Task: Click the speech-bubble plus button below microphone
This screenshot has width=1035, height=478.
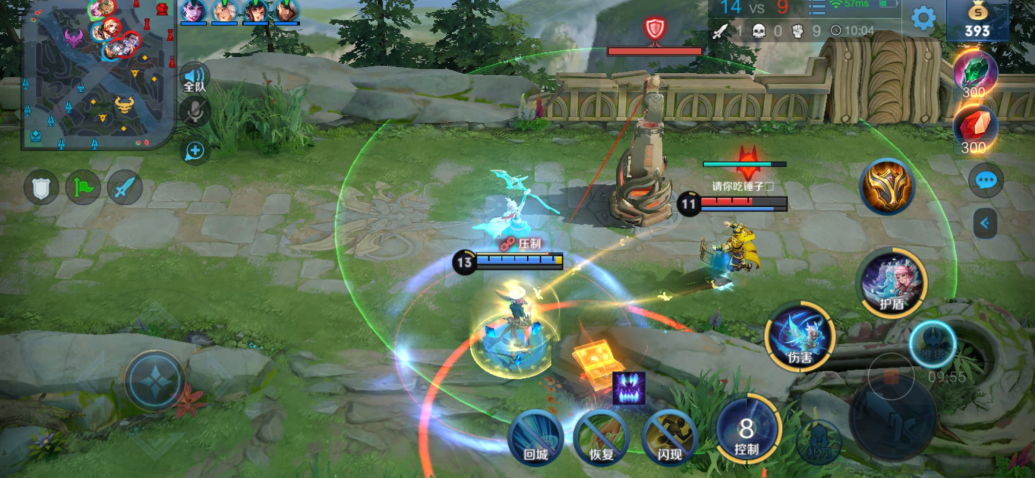Action: [x=194, y=151]
